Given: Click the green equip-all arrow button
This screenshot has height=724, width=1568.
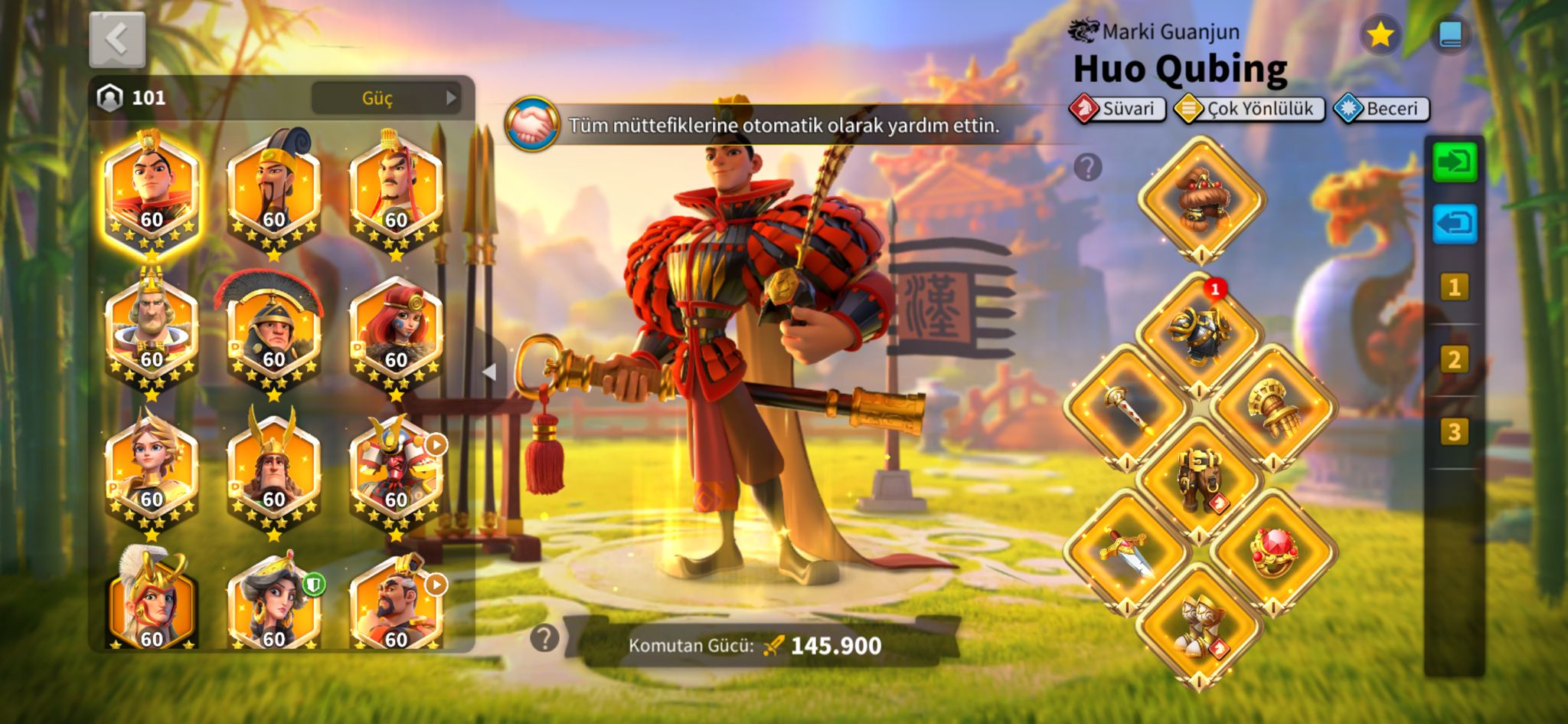Looking at the screenshot, I should pos(1454,162).
